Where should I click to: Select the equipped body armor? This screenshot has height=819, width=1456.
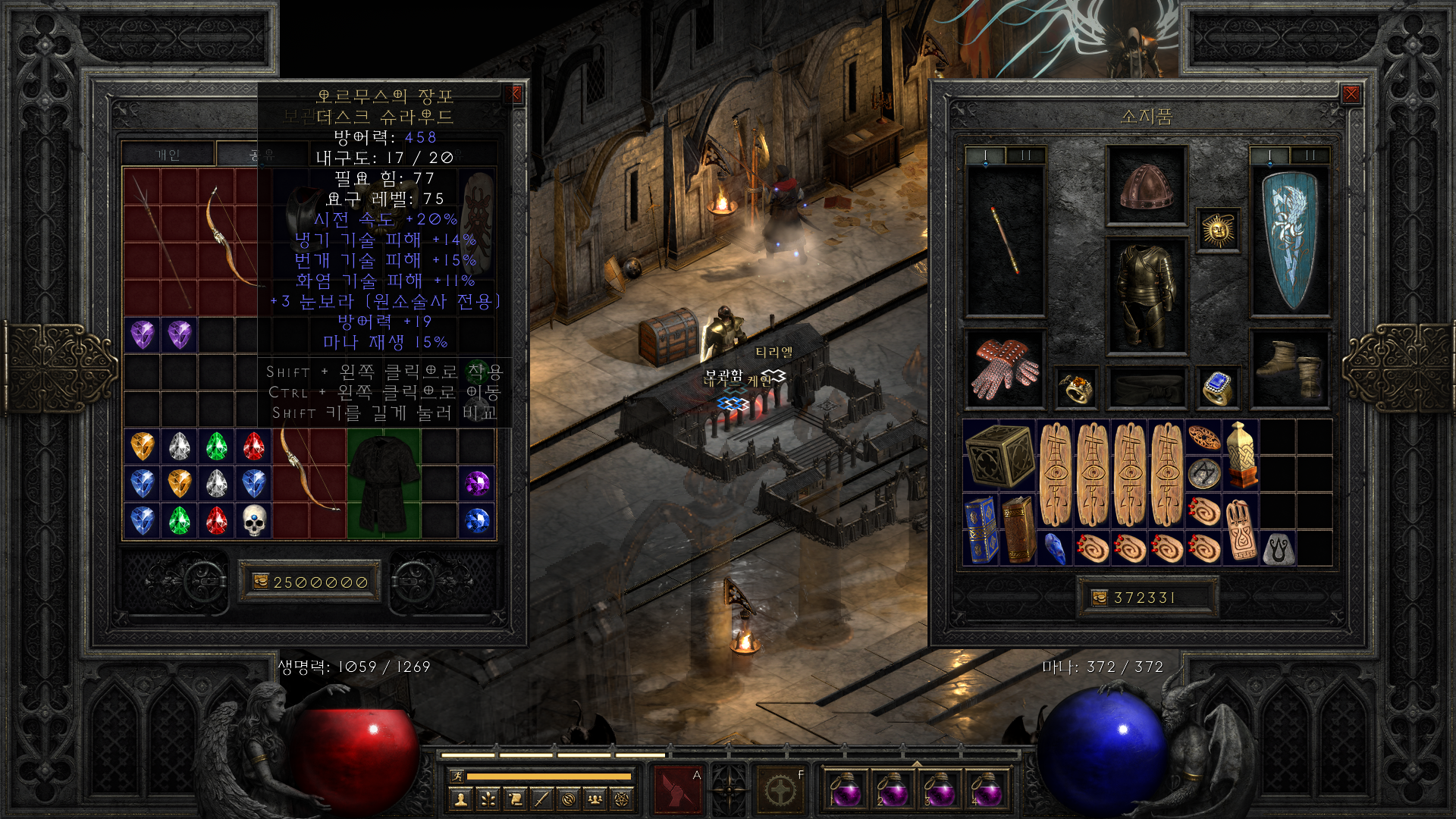coord(1146,296)
